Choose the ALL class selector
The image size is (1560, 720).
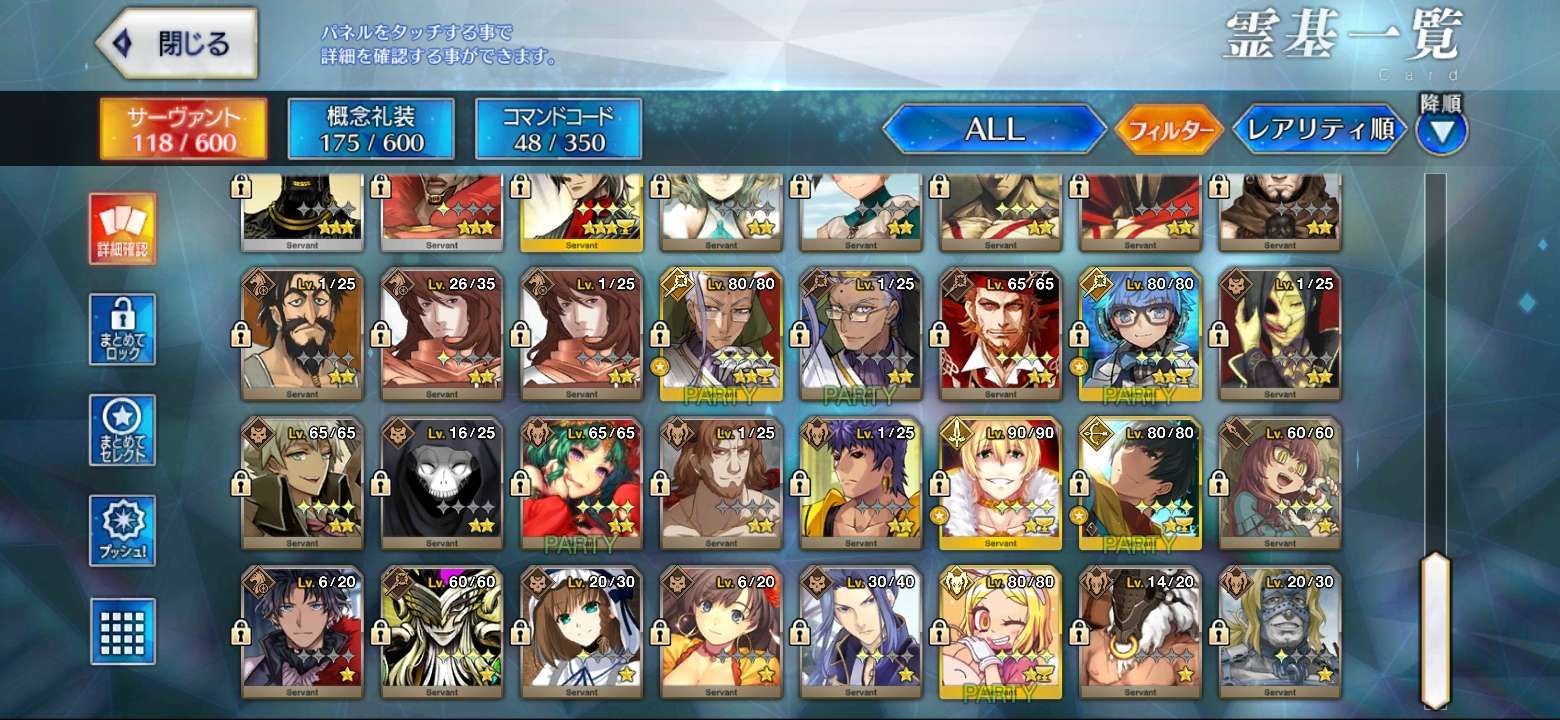click(994, 129)
